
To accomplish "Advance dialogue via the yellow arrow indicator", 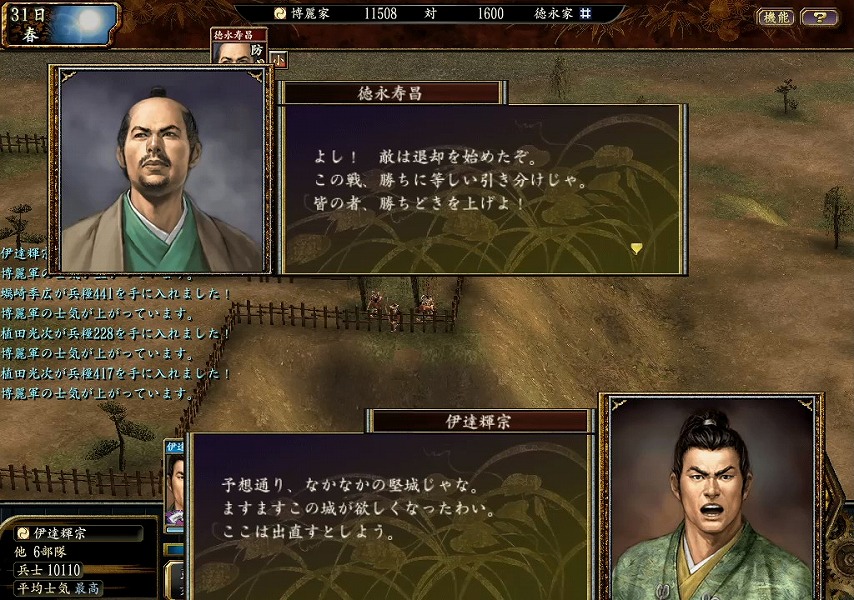I will click(x=636, y=248).
